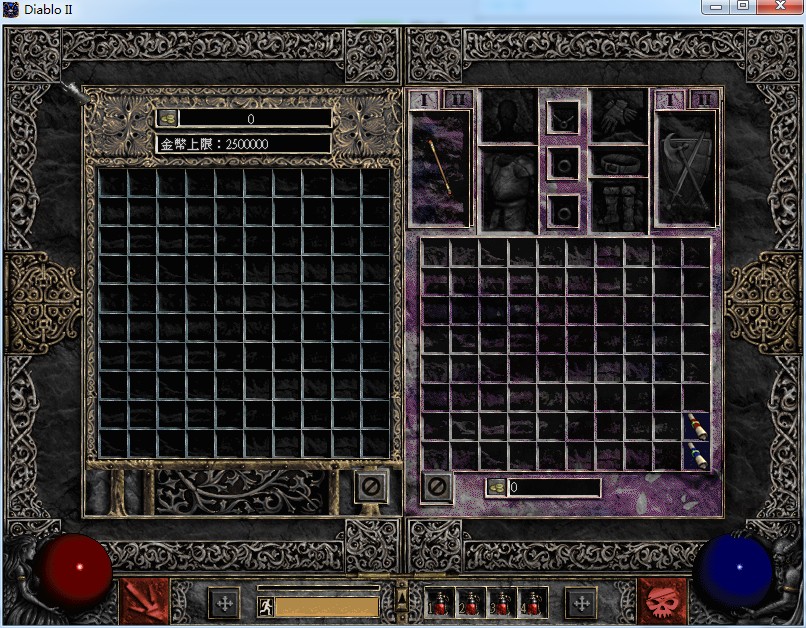This screenshot has height=628, width=806.
Task: Switch to weapon set II above the wand
Action: point(457,99)
